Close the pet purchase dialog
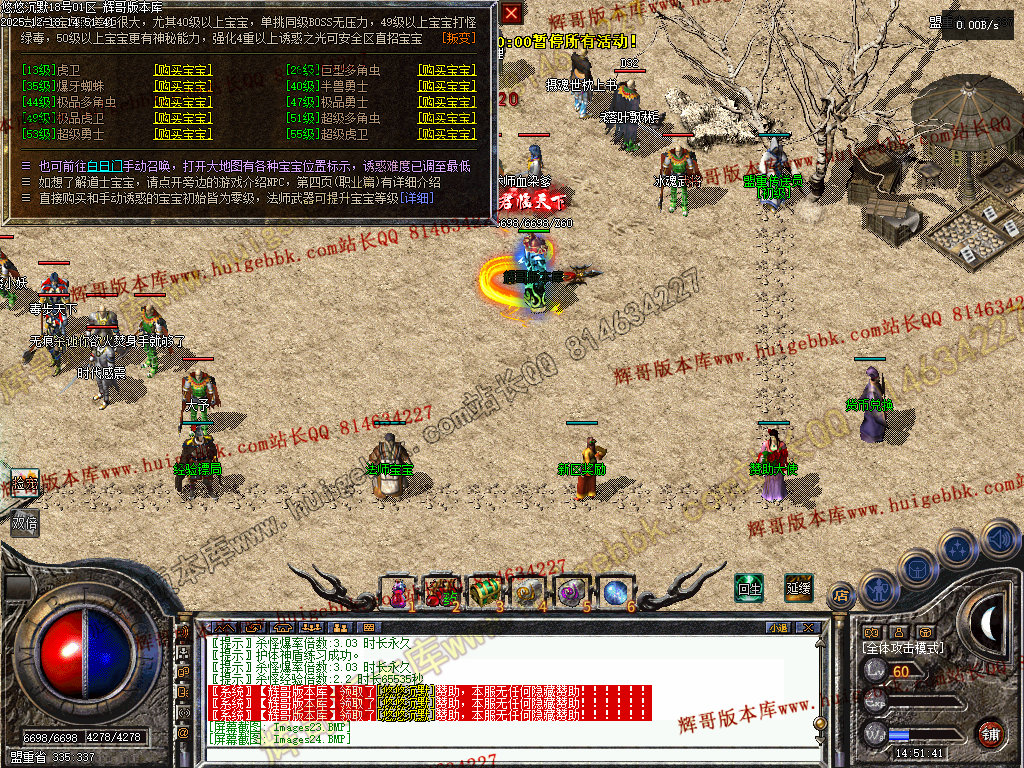 (511, 13)
